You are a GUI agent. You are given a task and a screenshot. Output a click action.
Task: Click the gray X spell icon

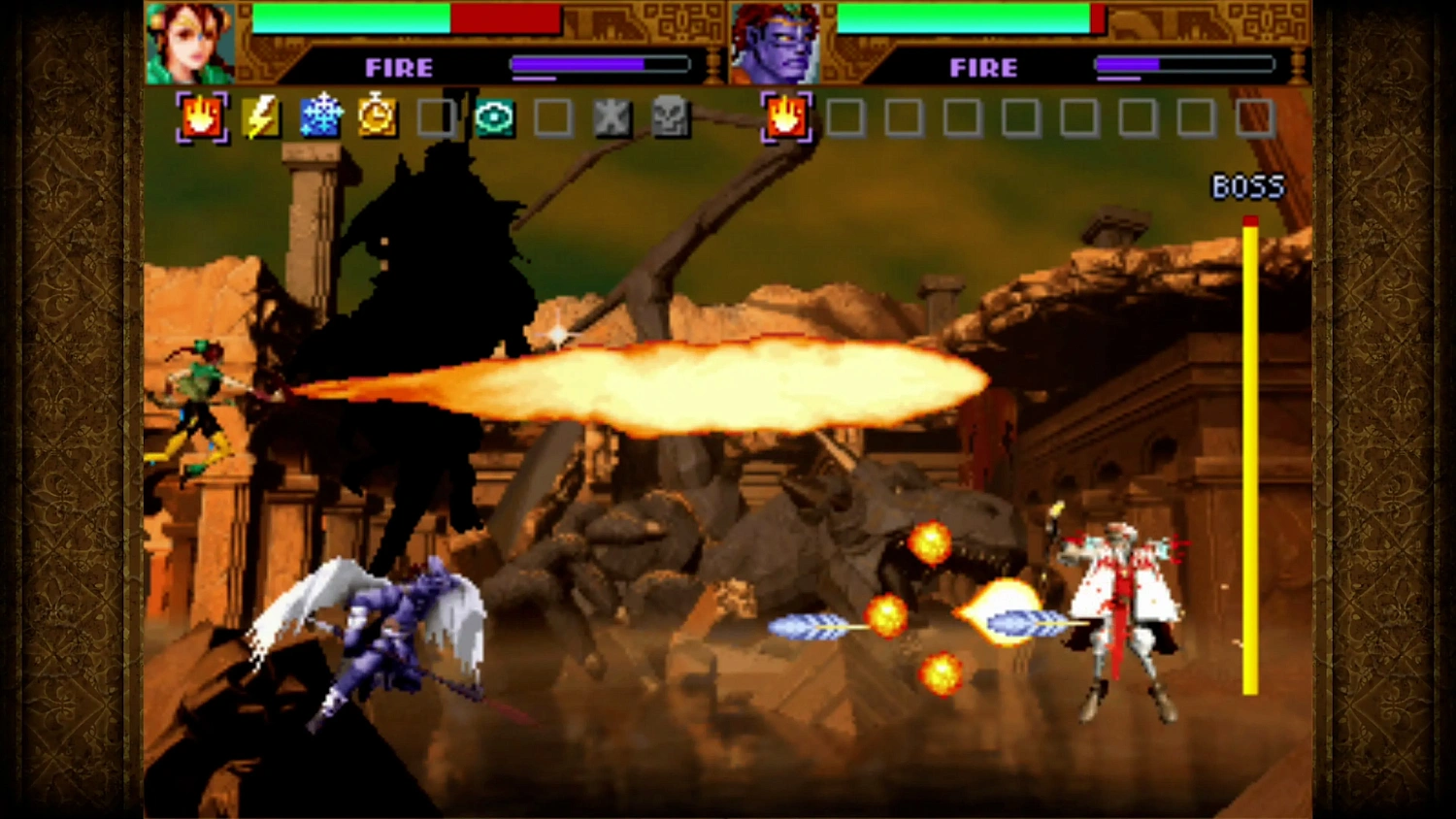pyautogui.click(x=612, y=115)
